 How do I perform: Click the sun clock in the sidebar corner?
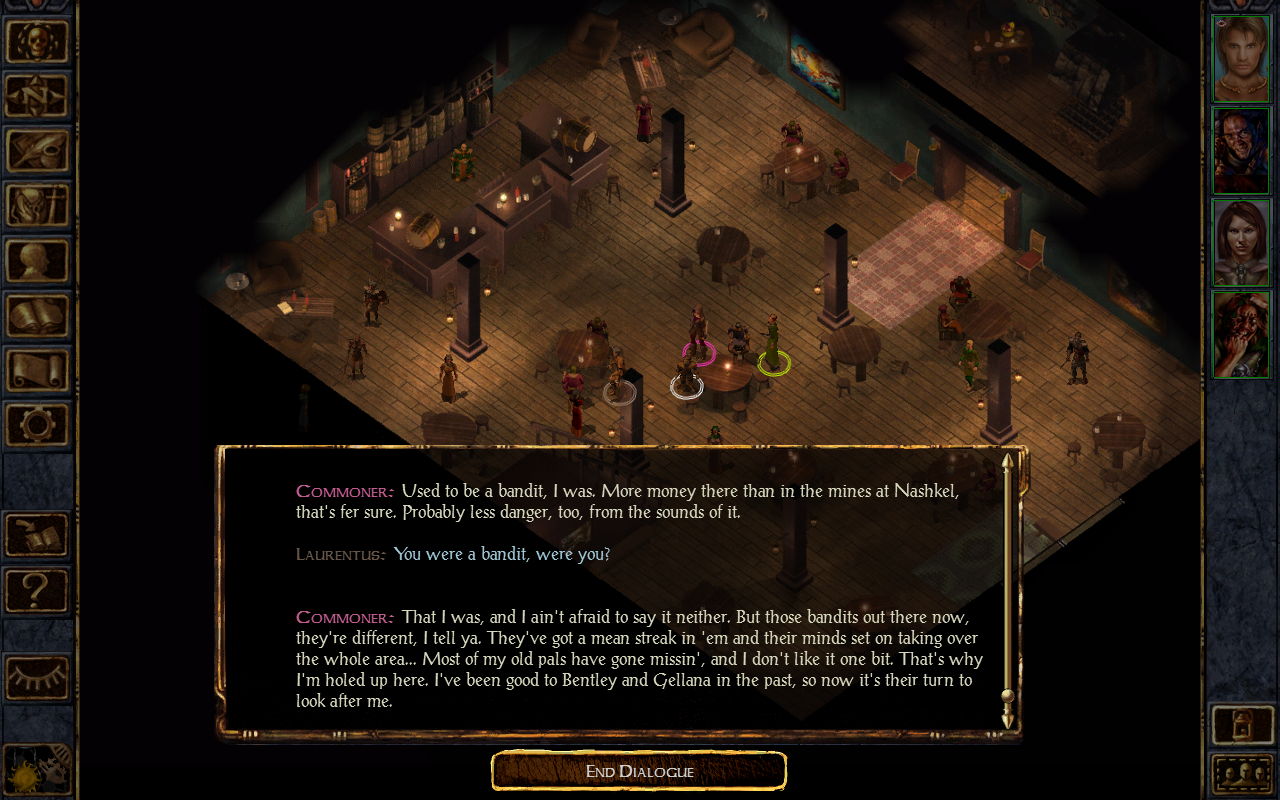(36, 770)
